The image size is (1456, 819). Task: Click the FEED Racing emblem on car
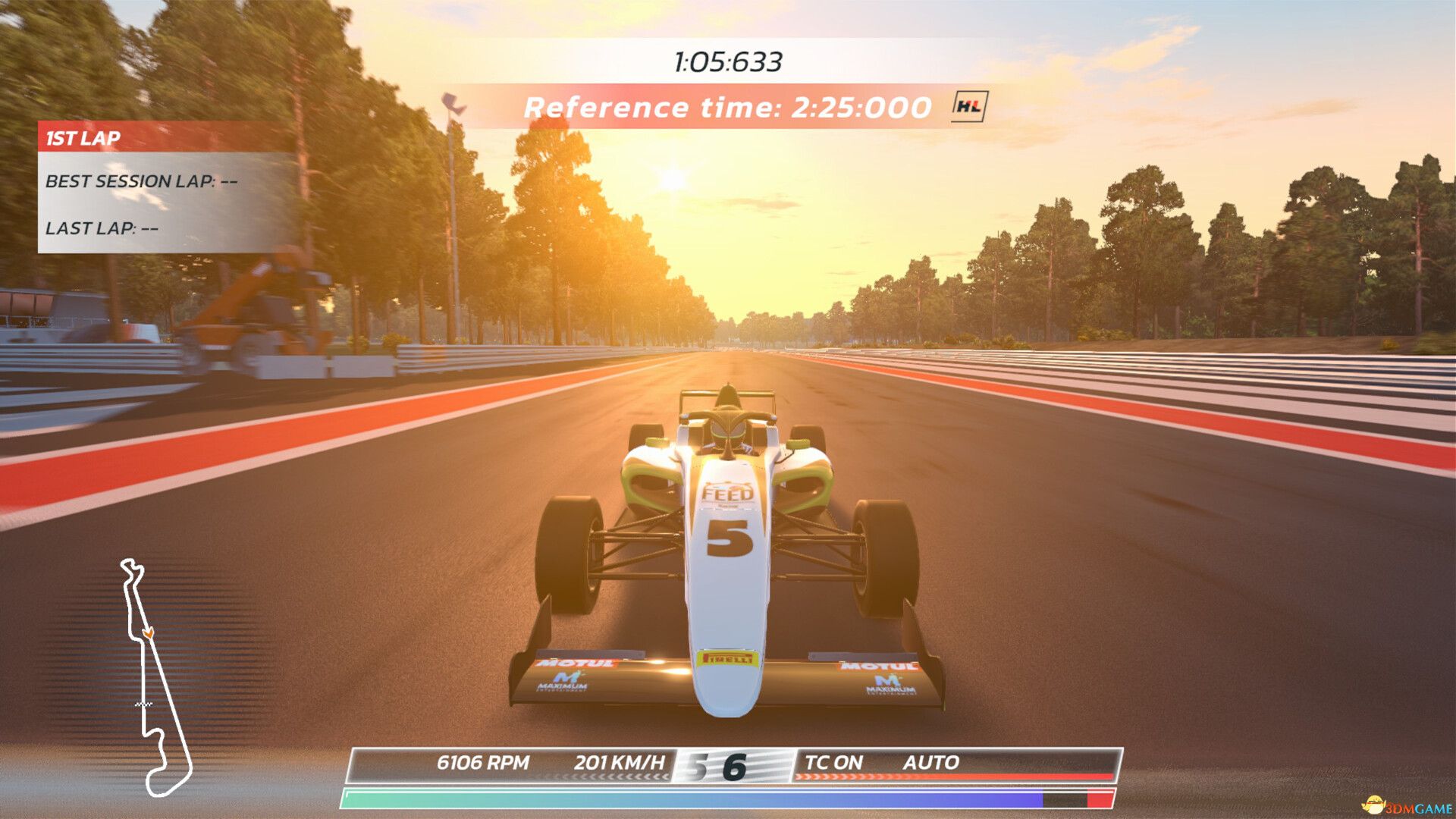pyautogui.click(x=726, y=493)
